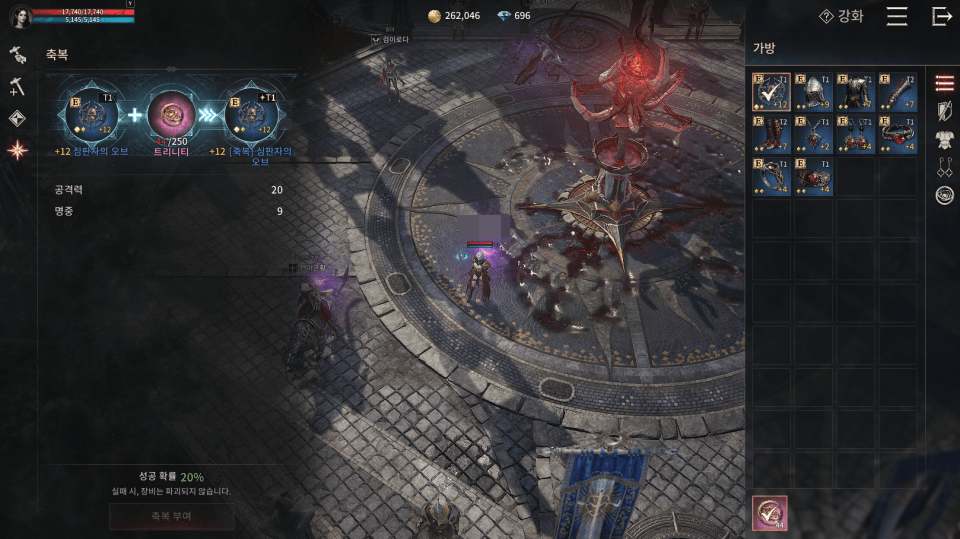Screen dimensions: 960x539
Task: Exit the enhancement screen via the door icon
Action: (941, 16)
